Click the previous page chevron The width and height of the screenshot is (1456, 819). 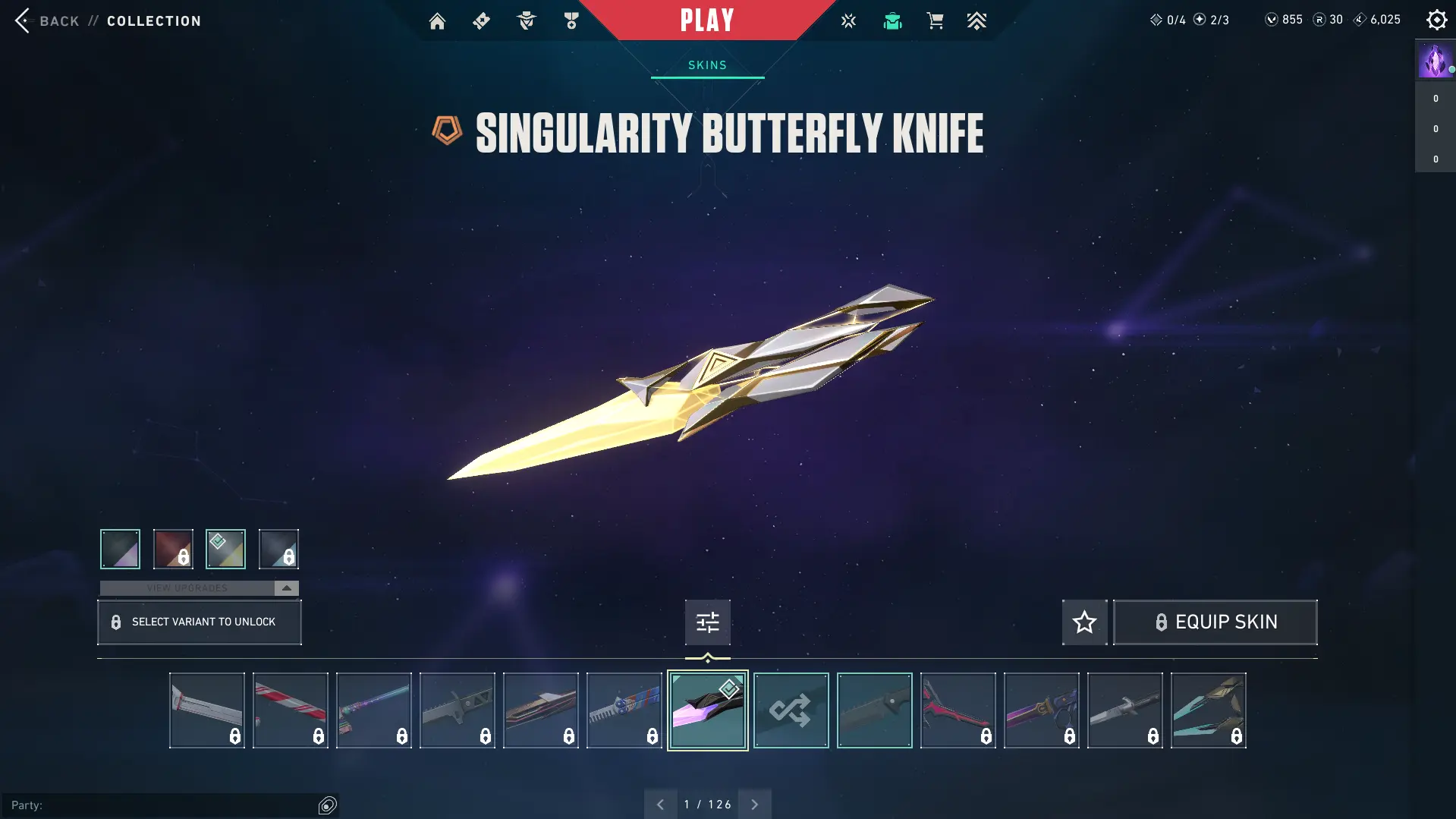point(660,803)
